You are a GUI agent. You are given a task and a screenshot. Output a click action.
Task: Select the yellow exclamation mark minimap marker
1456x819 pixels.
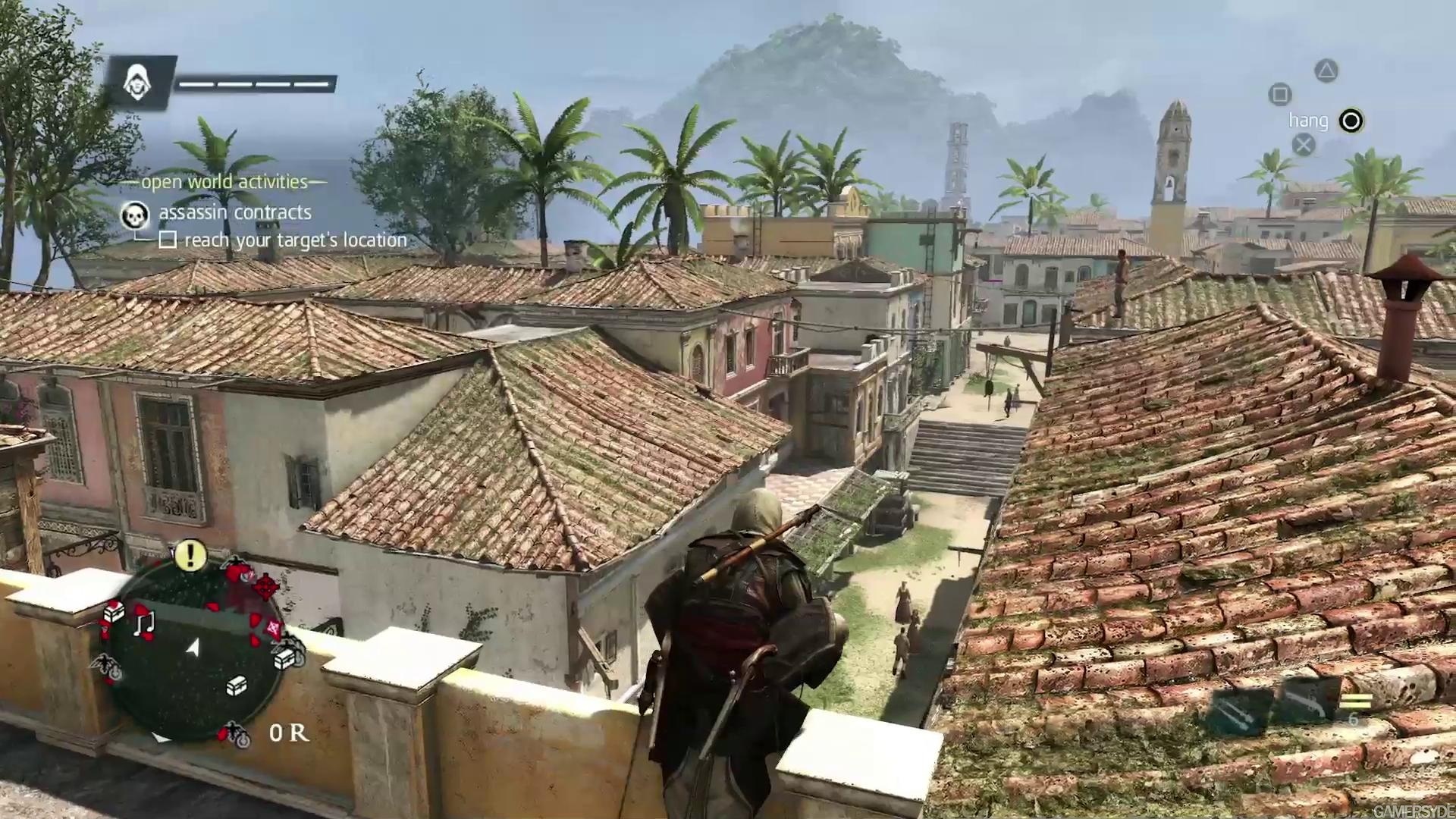(190, 555)
